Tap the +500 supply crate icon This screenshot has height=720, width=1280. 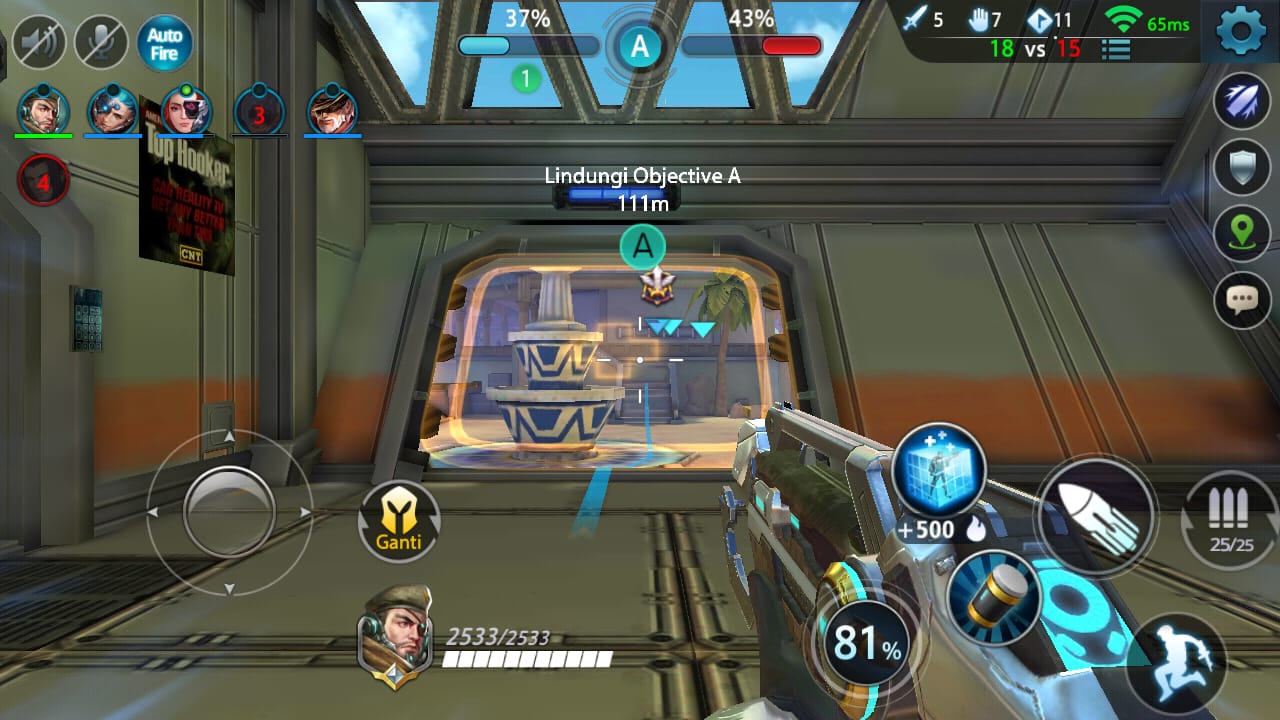pos(941,468)
